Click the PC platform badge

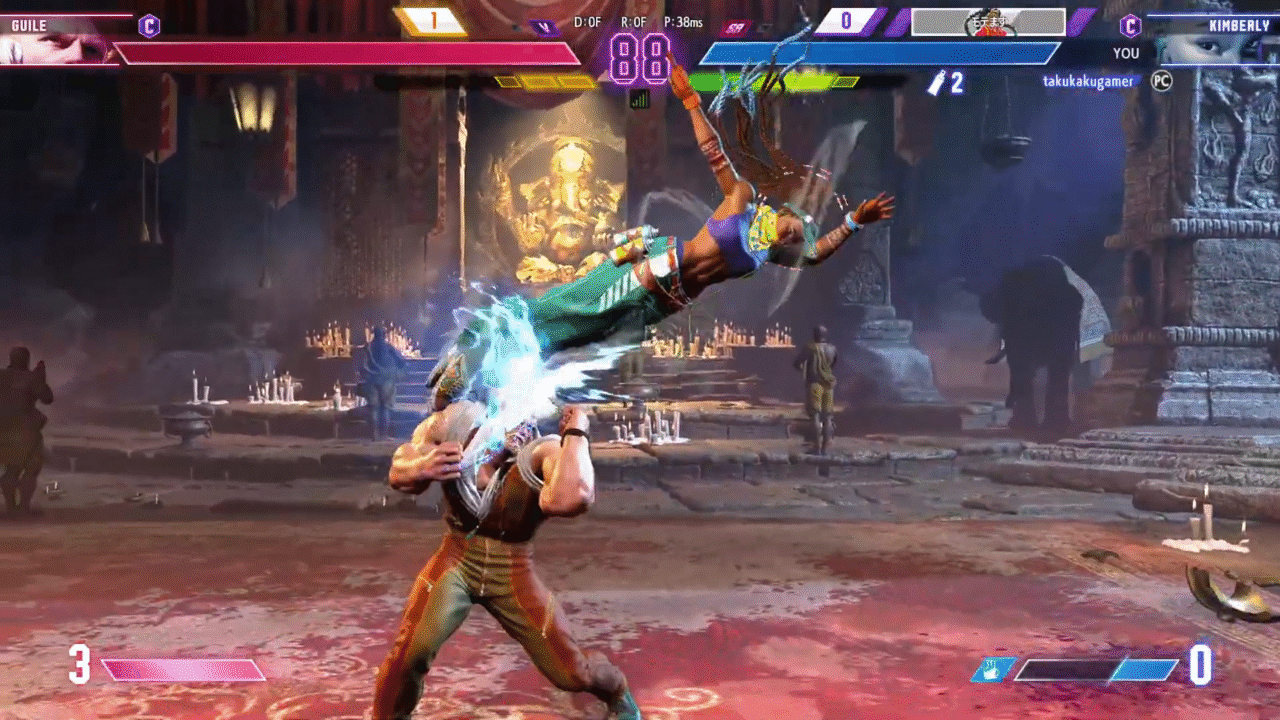click(x=1161, y=81)
